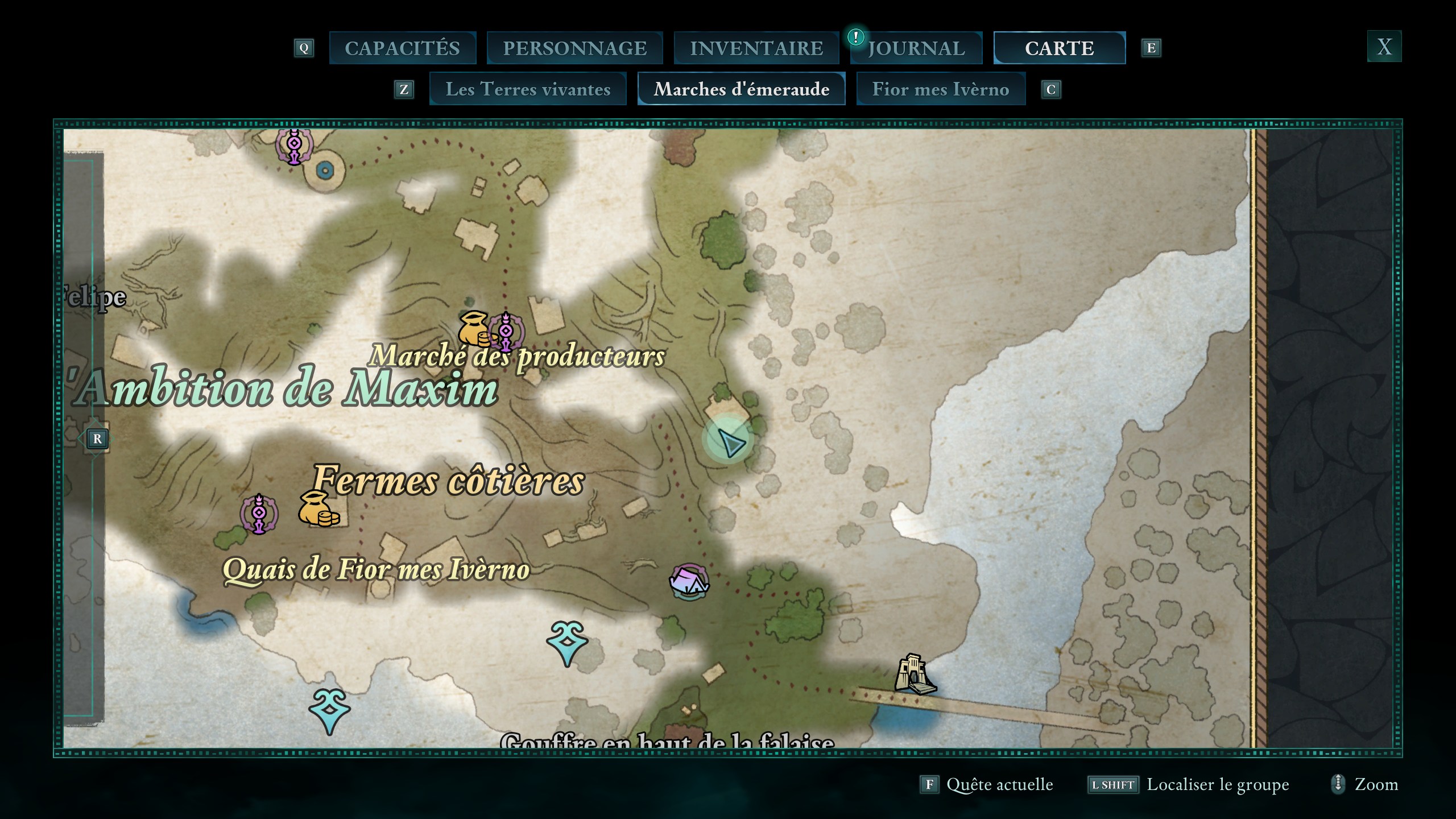
Task: Activate Localiser le groupe
Action: pyautogui.click(x=1188, y=785)
